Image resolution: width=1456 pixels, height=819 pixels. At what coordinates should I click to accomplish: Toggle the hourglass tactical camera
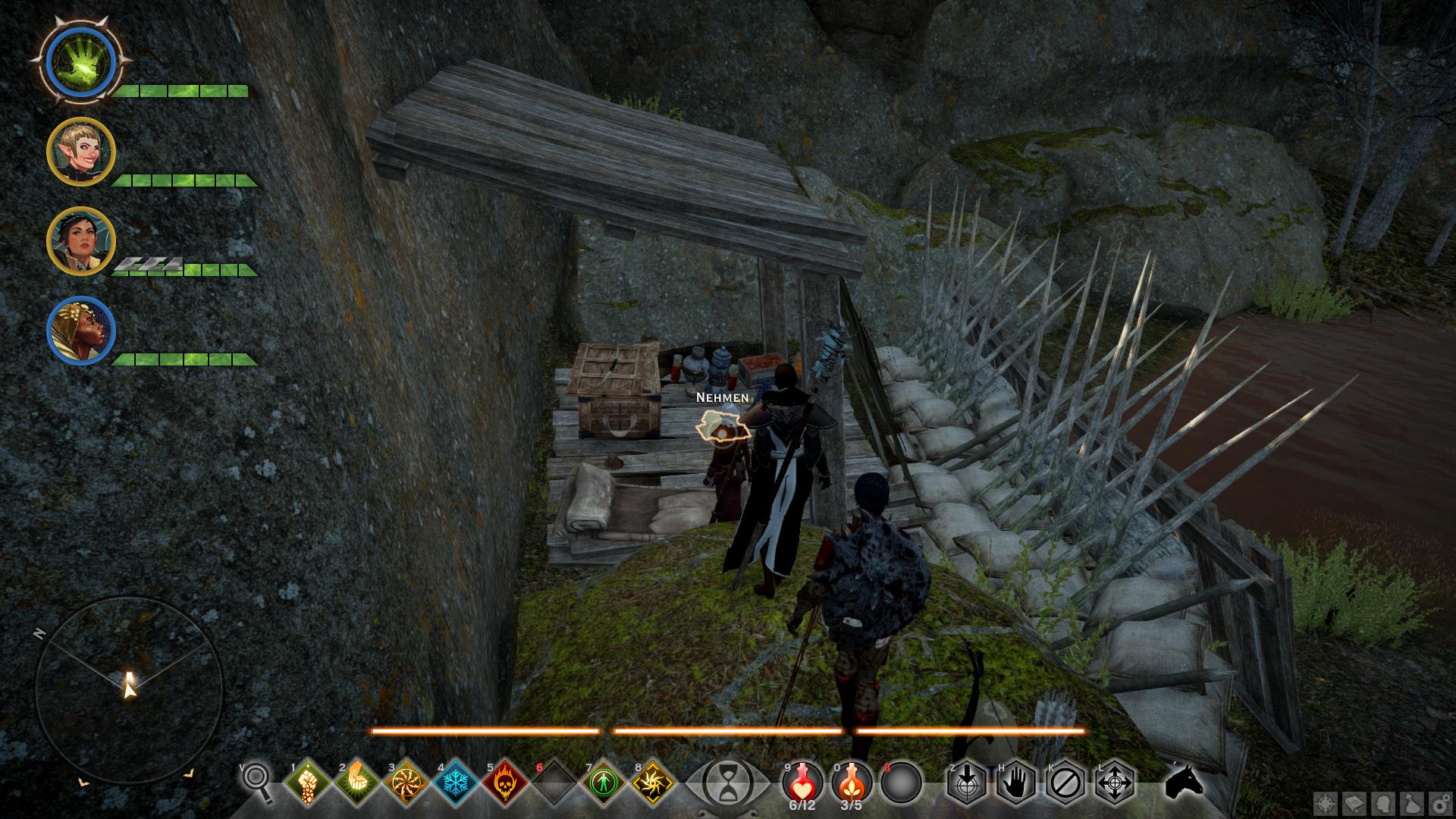click(x=727, y=782)
